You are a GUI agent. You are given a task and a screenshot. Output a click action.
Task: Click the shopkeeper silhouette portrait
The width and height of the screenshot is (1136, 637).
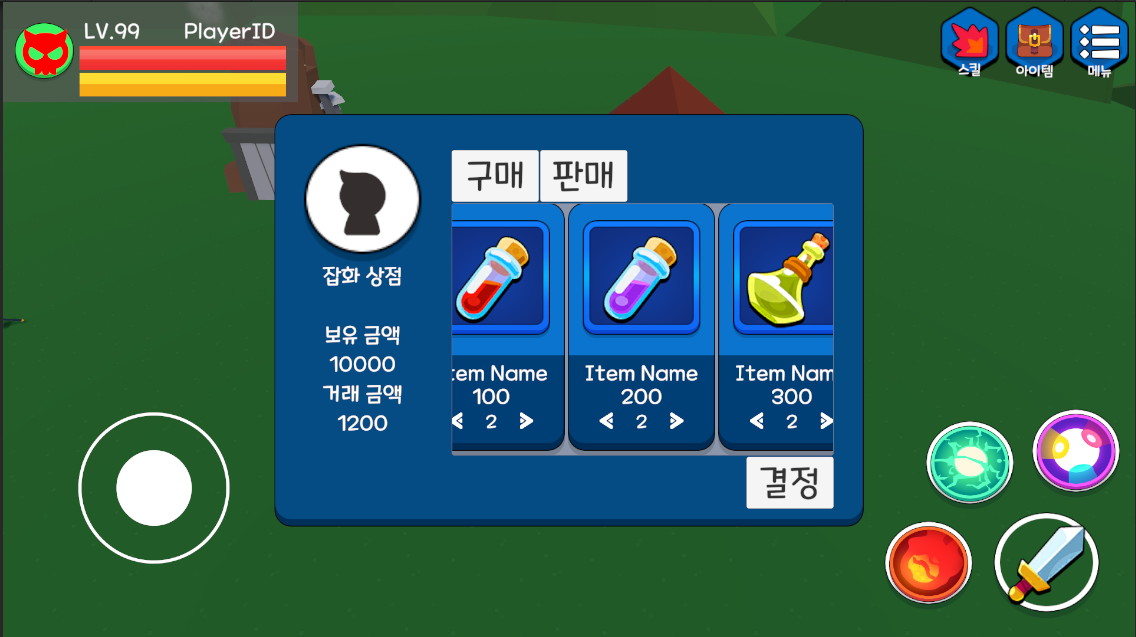point(362,199)
